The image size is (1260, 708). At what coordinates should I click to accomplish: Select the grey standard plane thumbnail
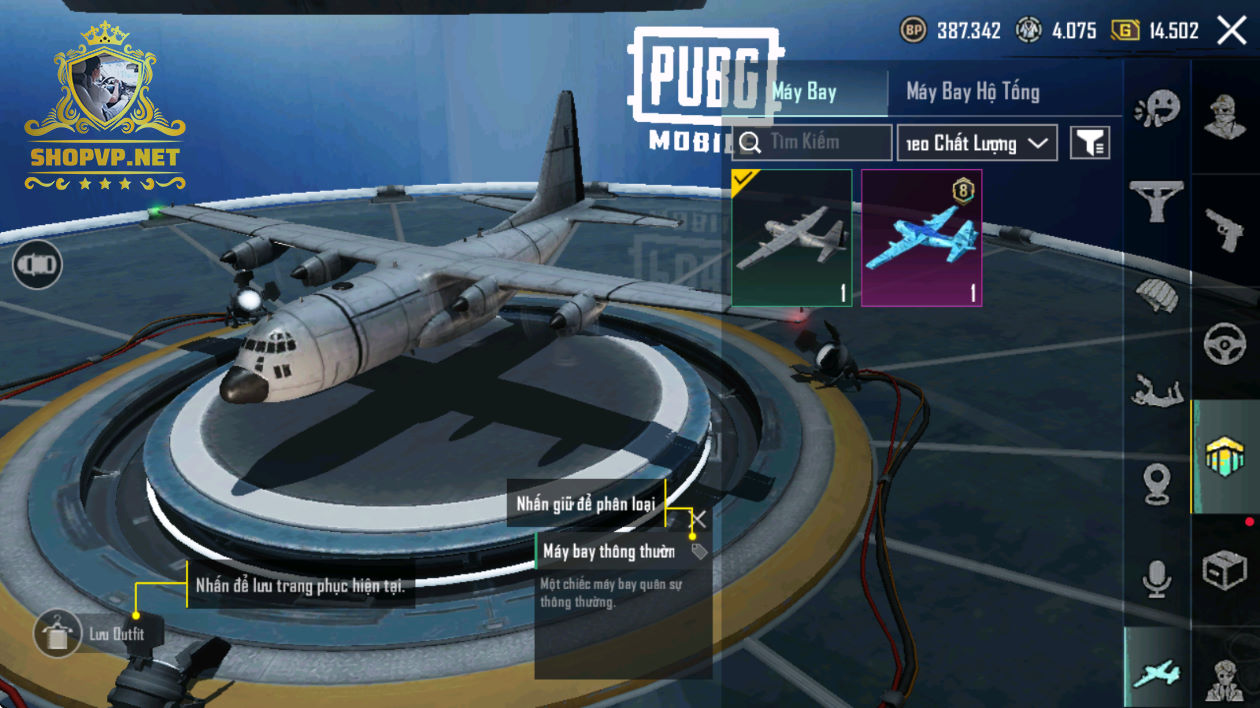pyautogui.click(x=792, y=238)
